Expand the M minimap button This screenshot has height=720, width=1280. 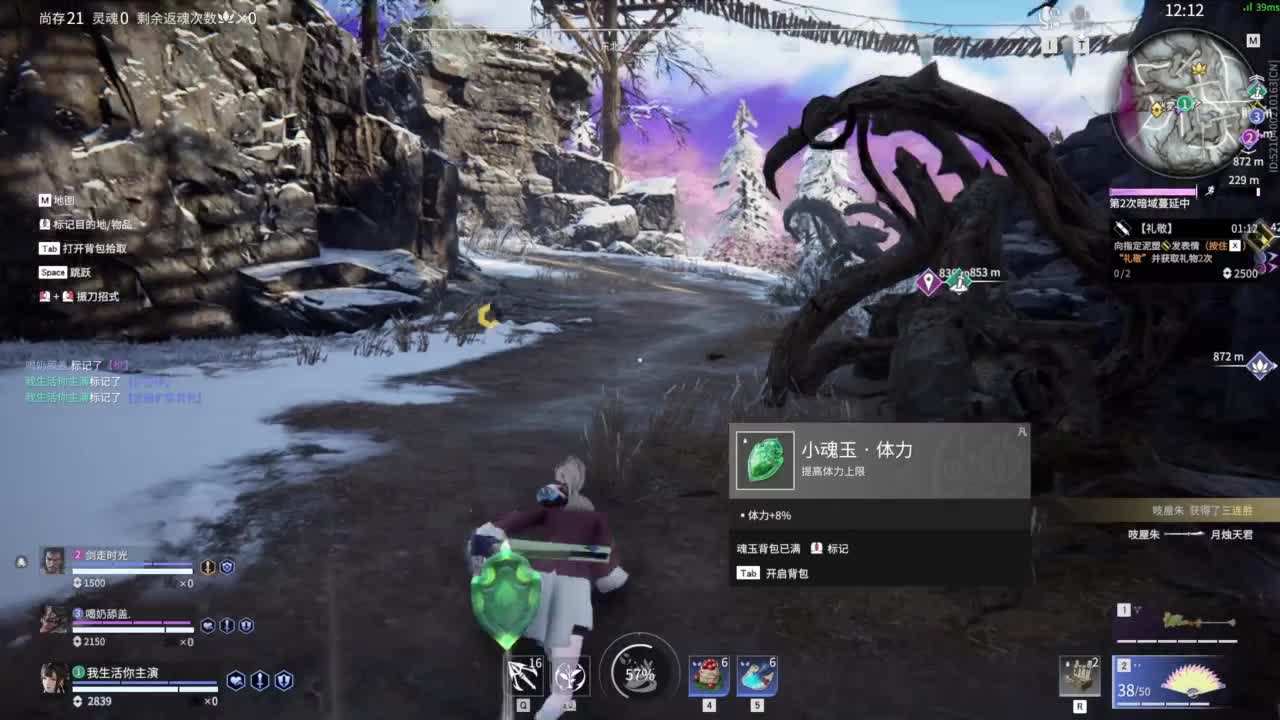pos(1253,41)
